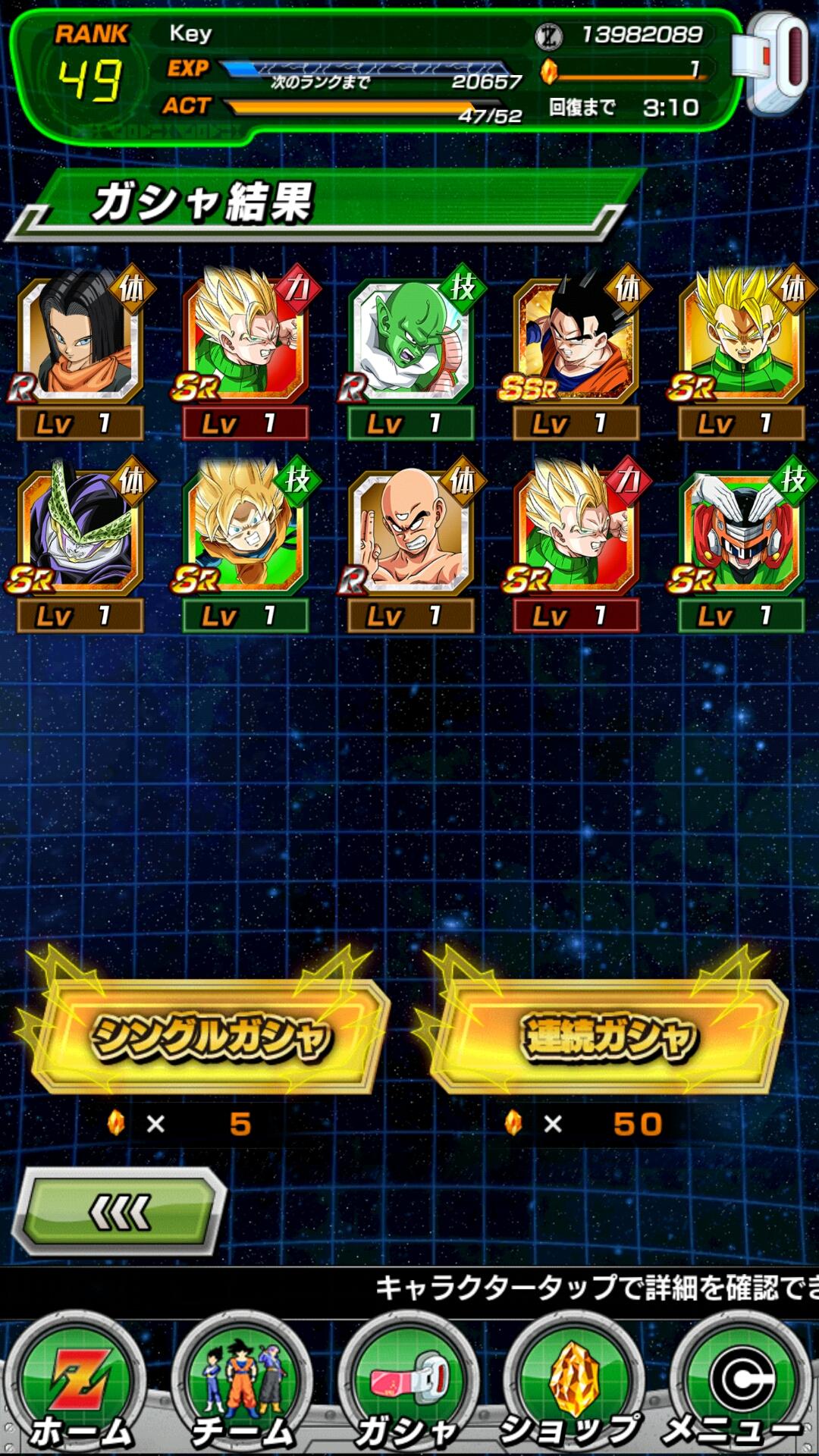Inspect the Perfect Cell SR card
This screenshot has height=1456, width=819.
point(80,529)
